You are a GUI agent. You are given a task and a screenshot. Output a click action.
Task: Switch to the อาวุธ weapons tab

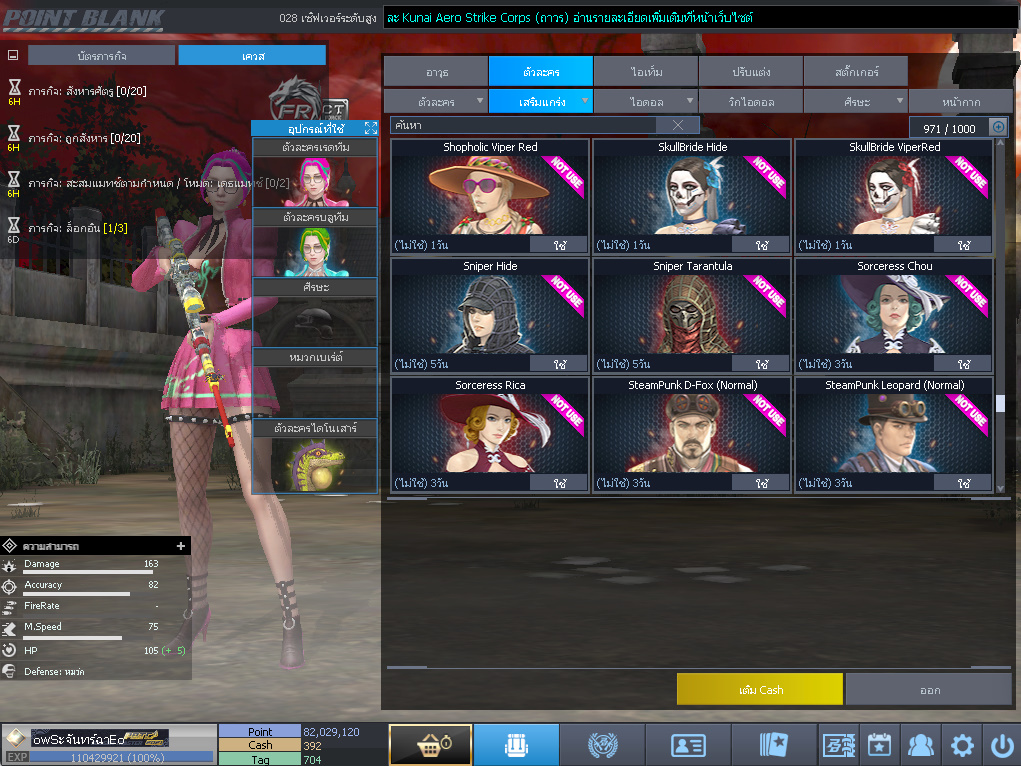436,72
